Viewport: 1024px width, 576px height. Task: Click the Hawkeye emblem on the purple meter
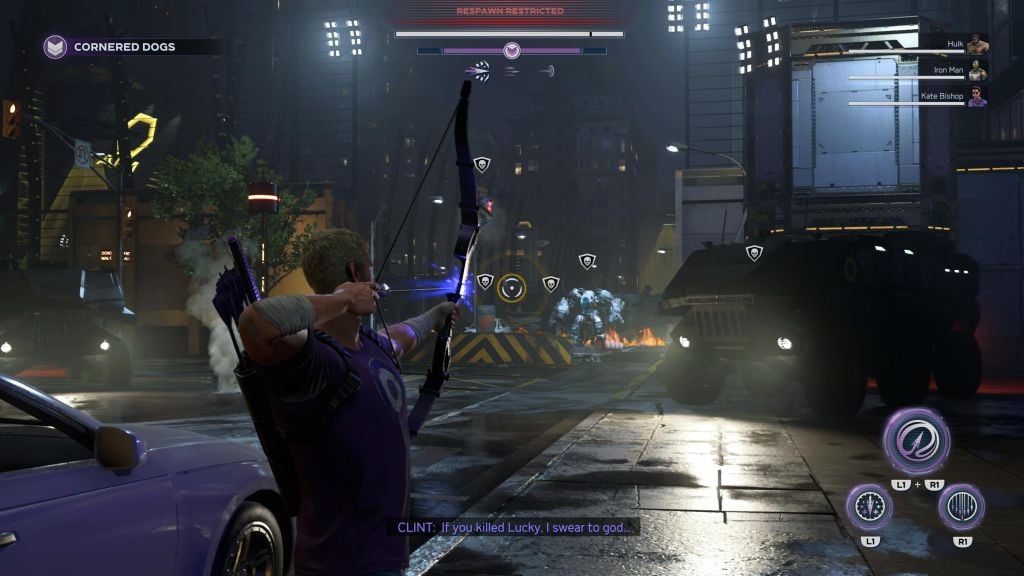[511, 50]
